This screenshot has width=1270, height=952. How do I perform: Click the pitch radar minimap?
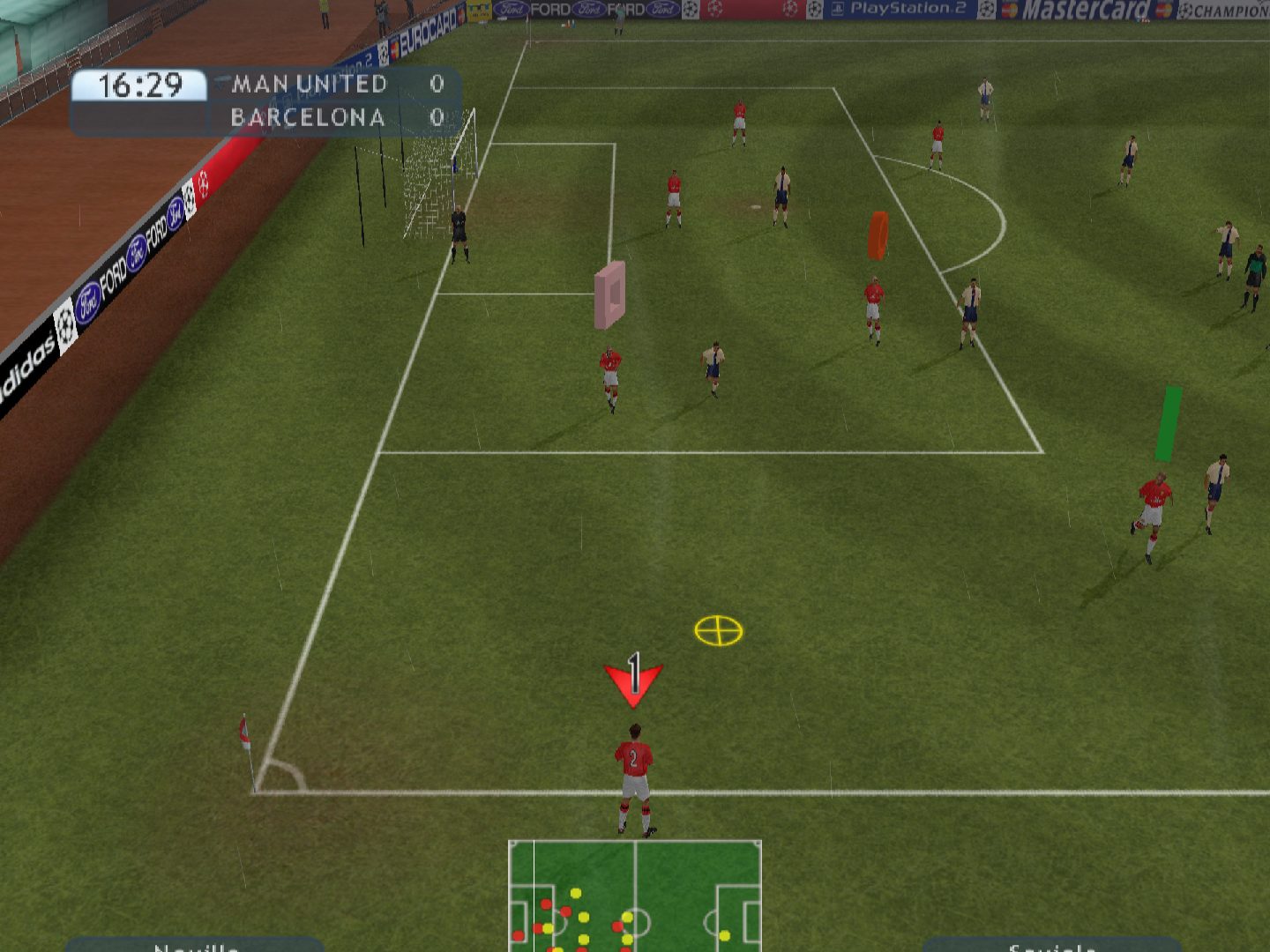635,895
